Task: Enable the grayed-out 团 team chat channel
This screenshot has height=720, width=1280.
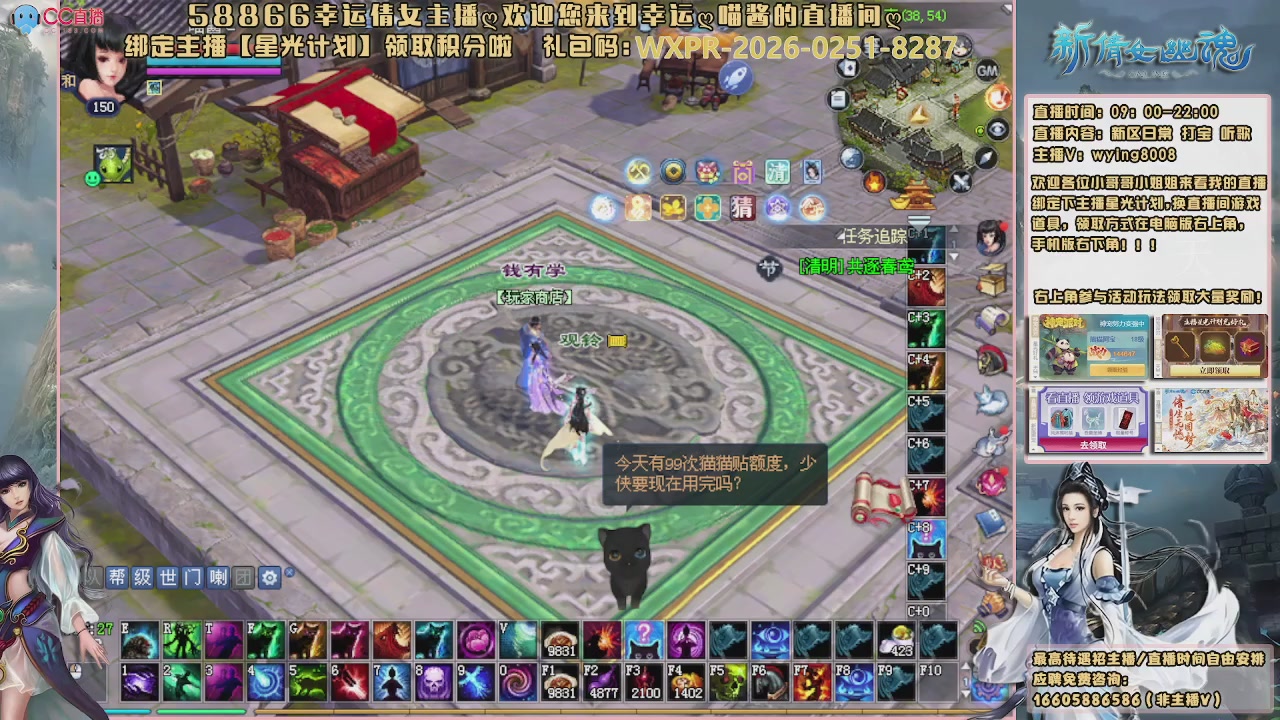Action: pos(243,578)
